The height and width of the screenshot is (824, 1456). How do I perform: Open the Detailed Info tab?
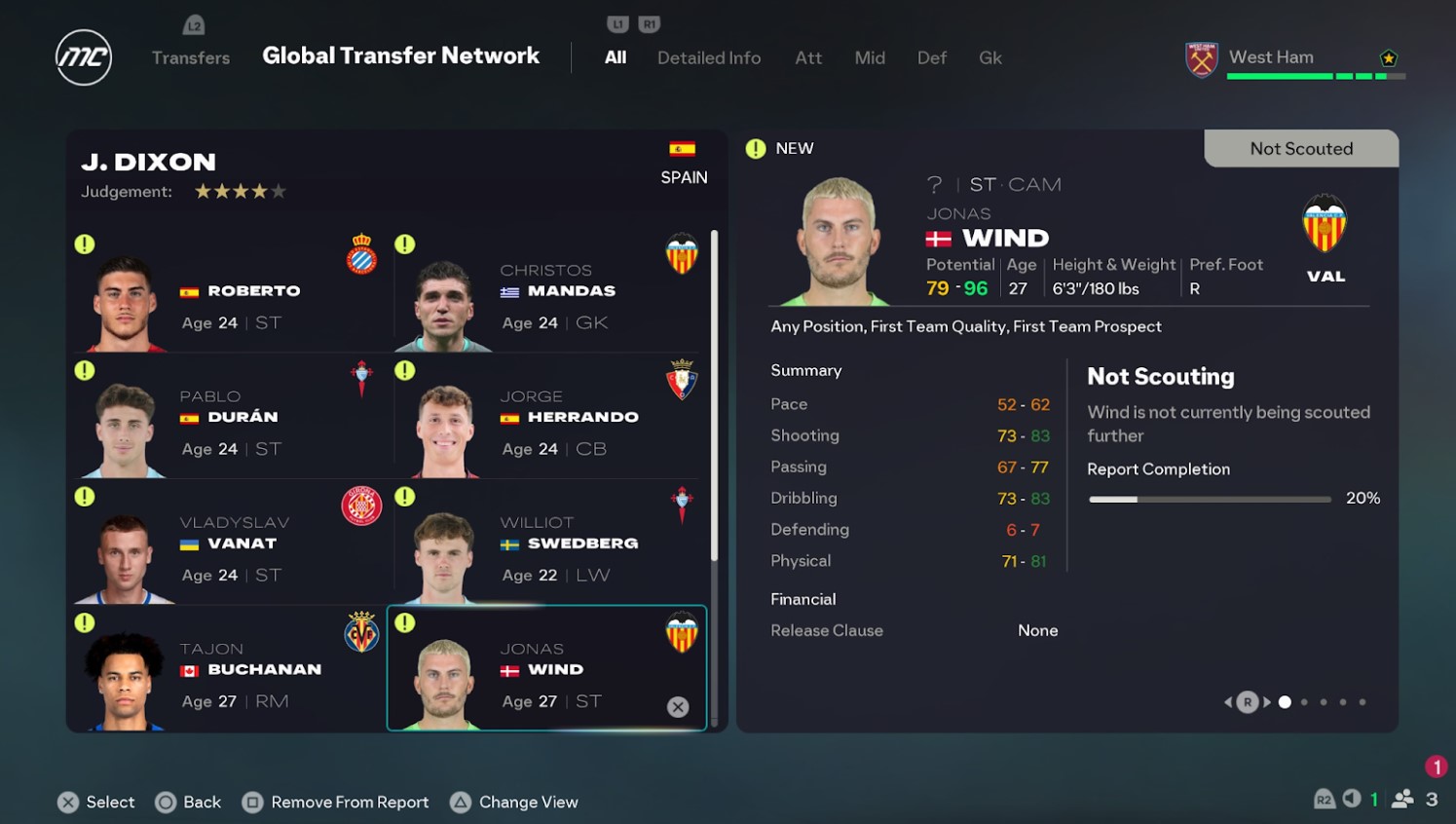point(708,57)
